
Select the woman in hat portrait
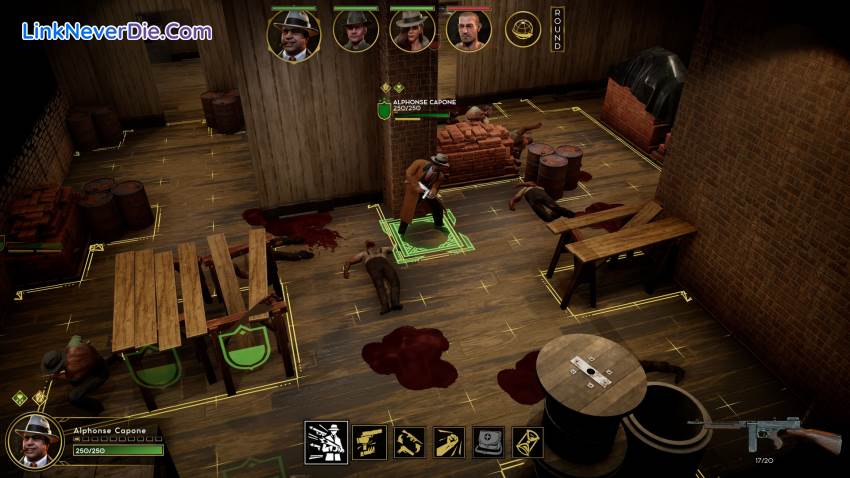pyautogui.click(x=412, y=32)
